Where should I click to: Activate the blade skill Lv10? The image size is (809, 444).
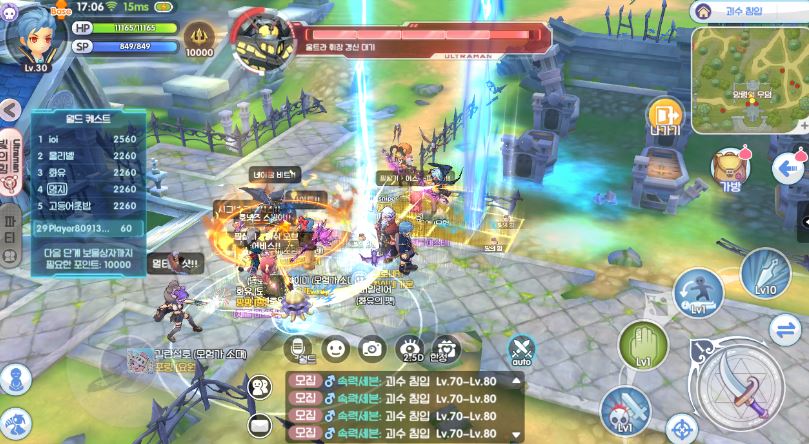pyautogui.click(x=763, y=271)
